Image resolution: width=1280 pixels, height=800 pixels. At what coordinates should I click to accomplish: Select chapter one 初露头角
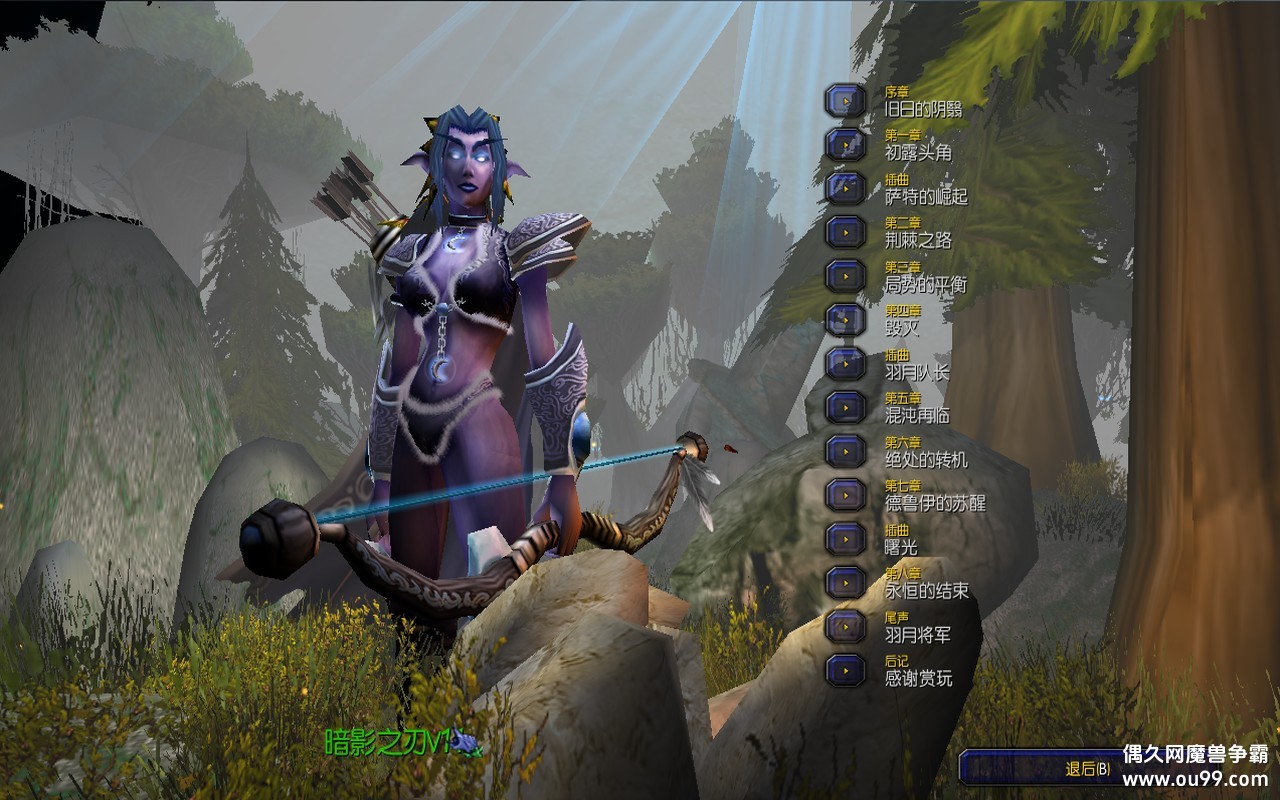(845, 144)
